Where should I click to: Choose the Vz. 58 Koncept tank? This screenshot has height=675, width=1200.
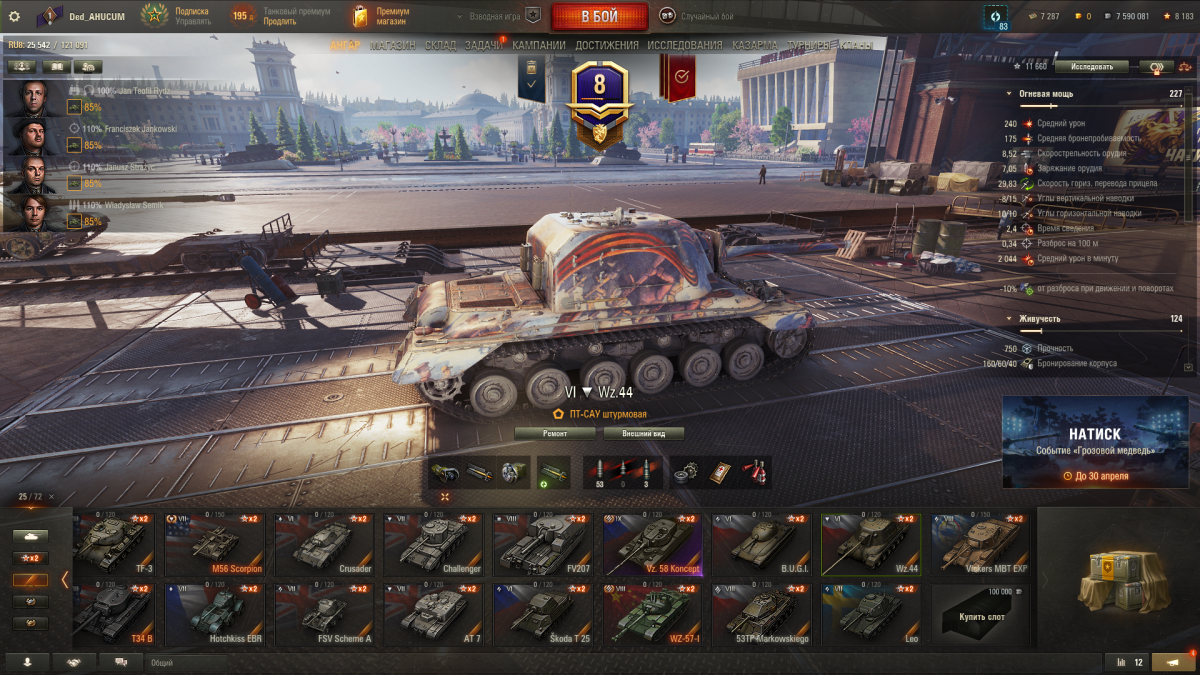tap(652, 545)
